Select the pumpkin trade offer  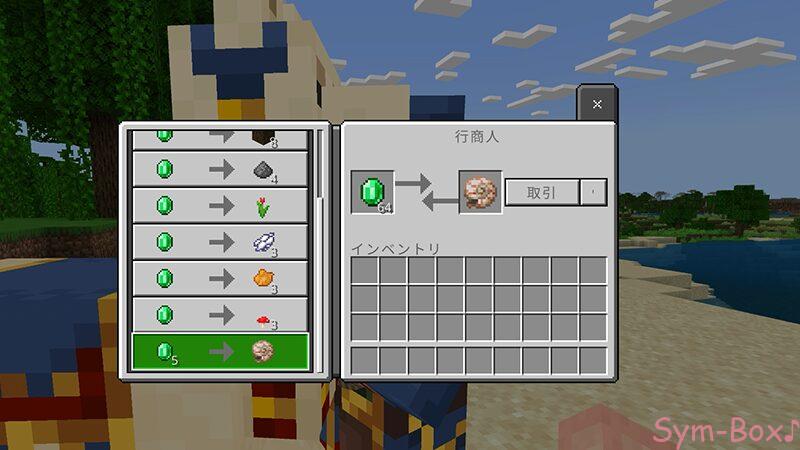pos(221,278)
